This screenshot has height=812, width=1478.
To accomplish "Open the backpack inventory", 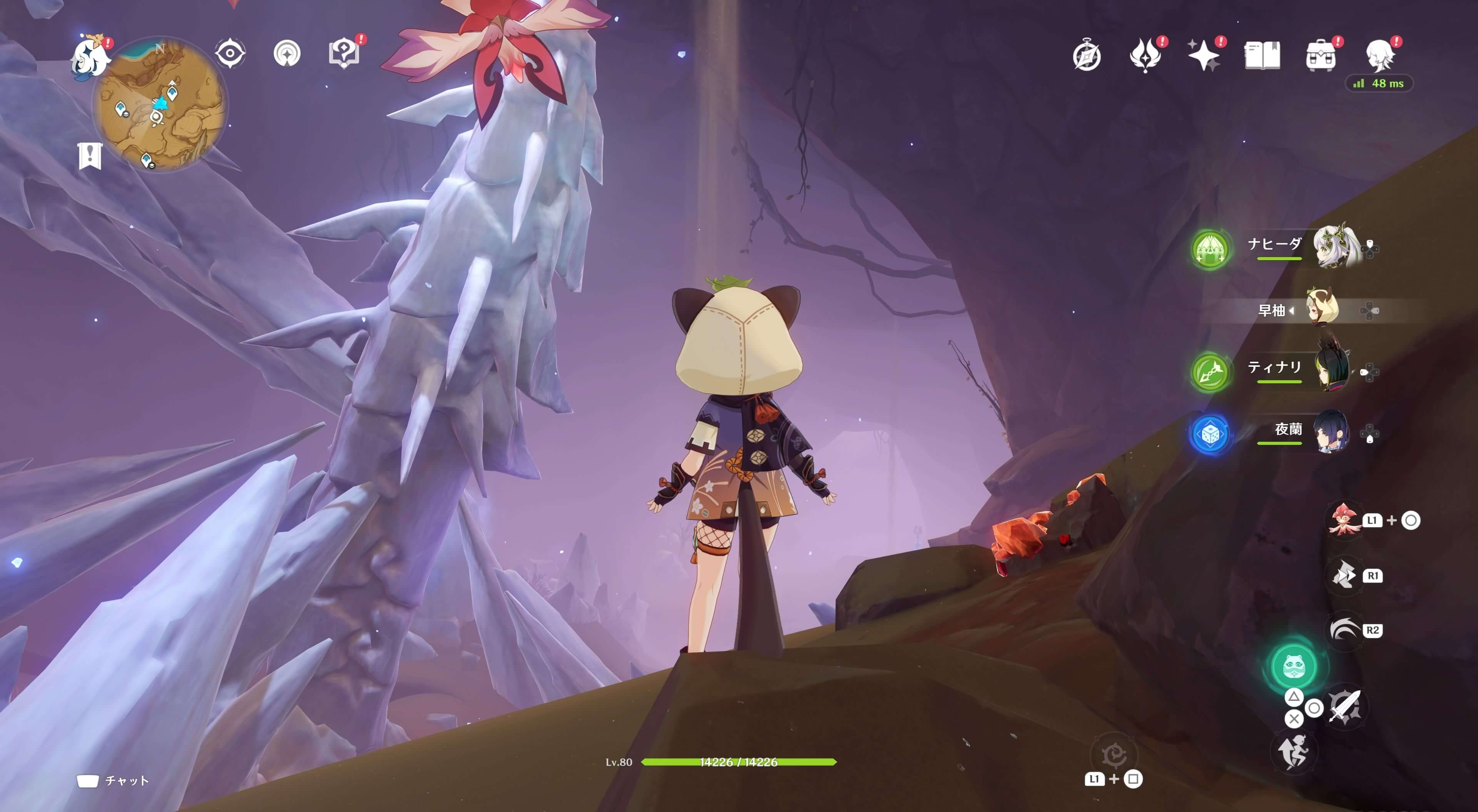I will point(1320,56).
